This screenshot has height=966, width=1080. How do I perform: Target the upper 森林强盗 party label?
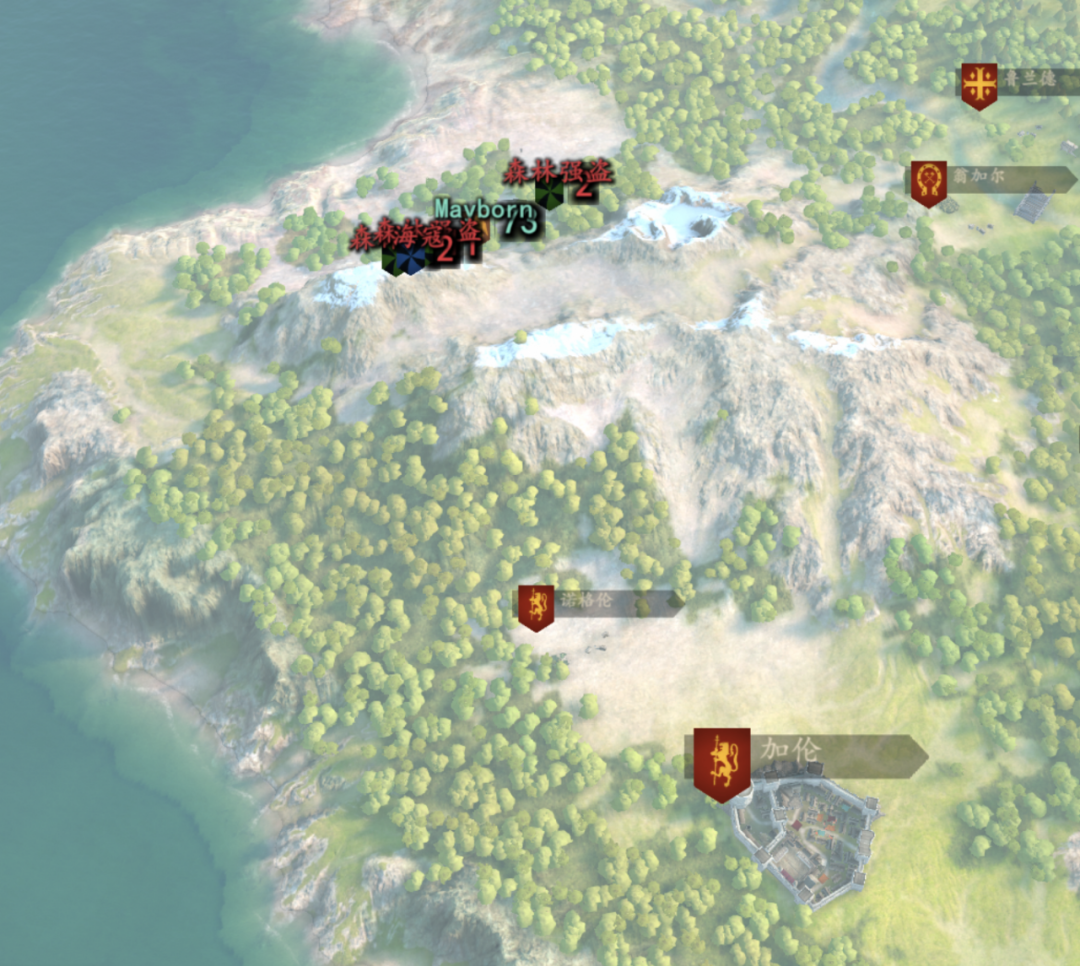[x=557, y=172]
